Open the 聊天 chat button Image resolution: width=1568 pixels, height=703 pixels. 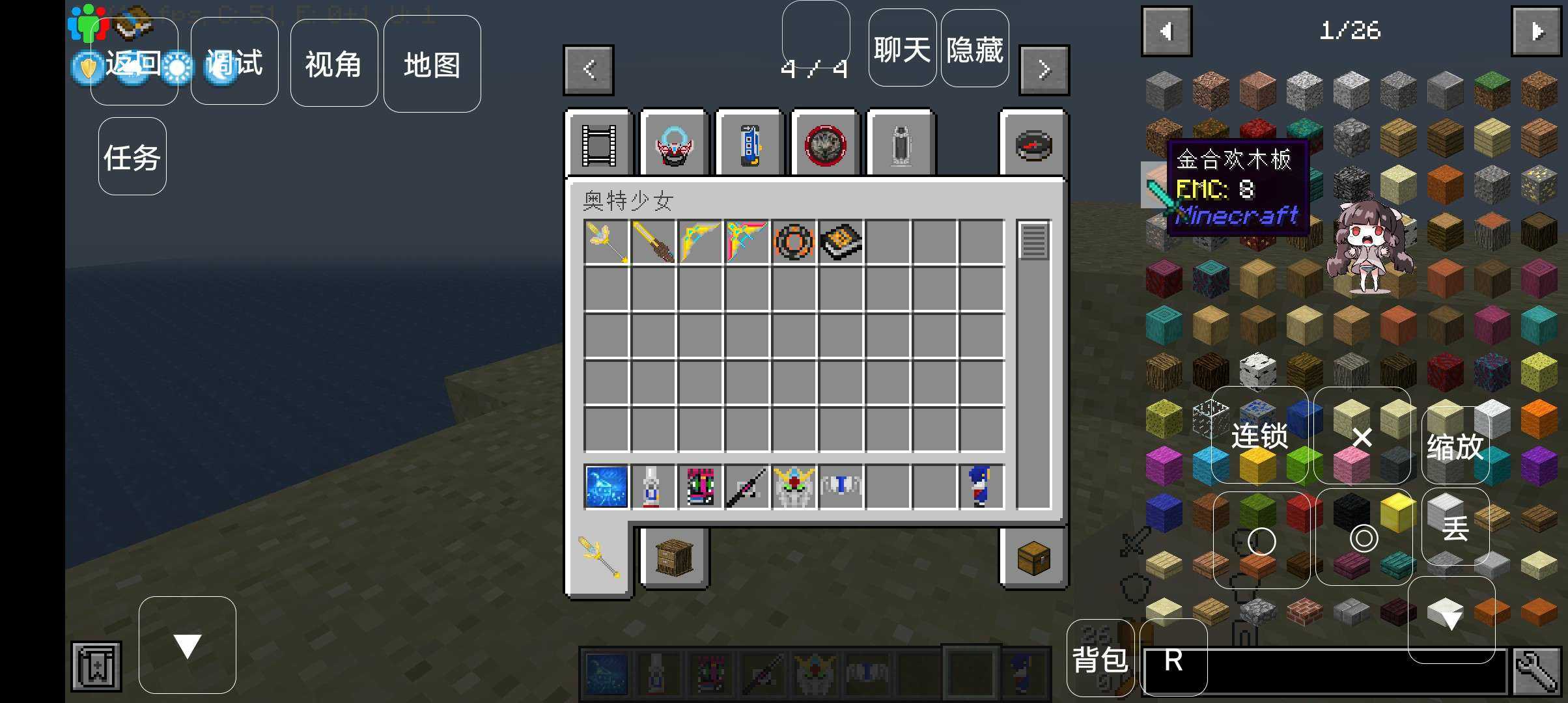902,48
